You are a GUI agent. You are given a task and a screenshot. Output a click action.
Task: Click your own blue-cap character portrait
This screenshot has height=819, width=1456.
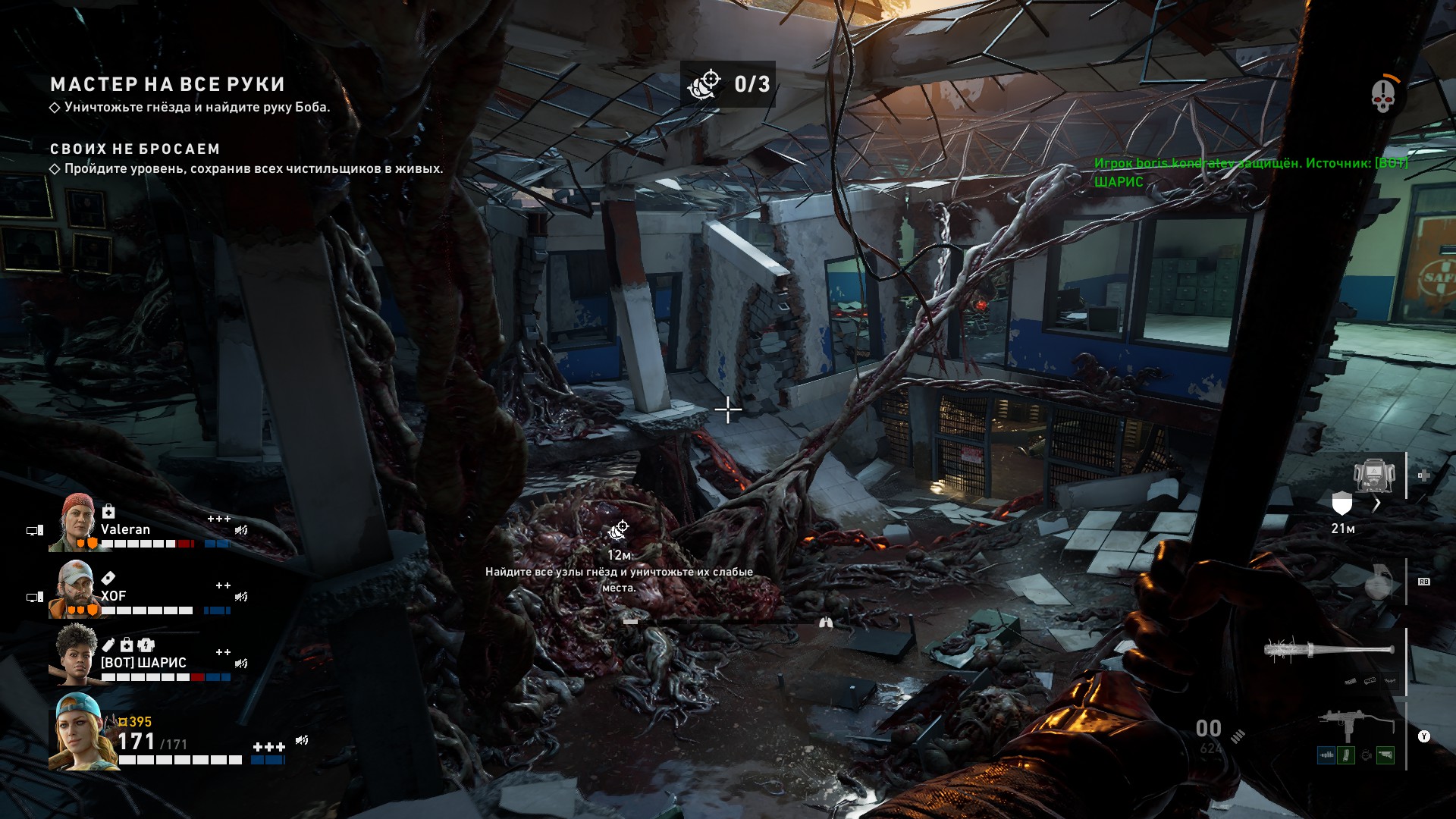point(80,731)
